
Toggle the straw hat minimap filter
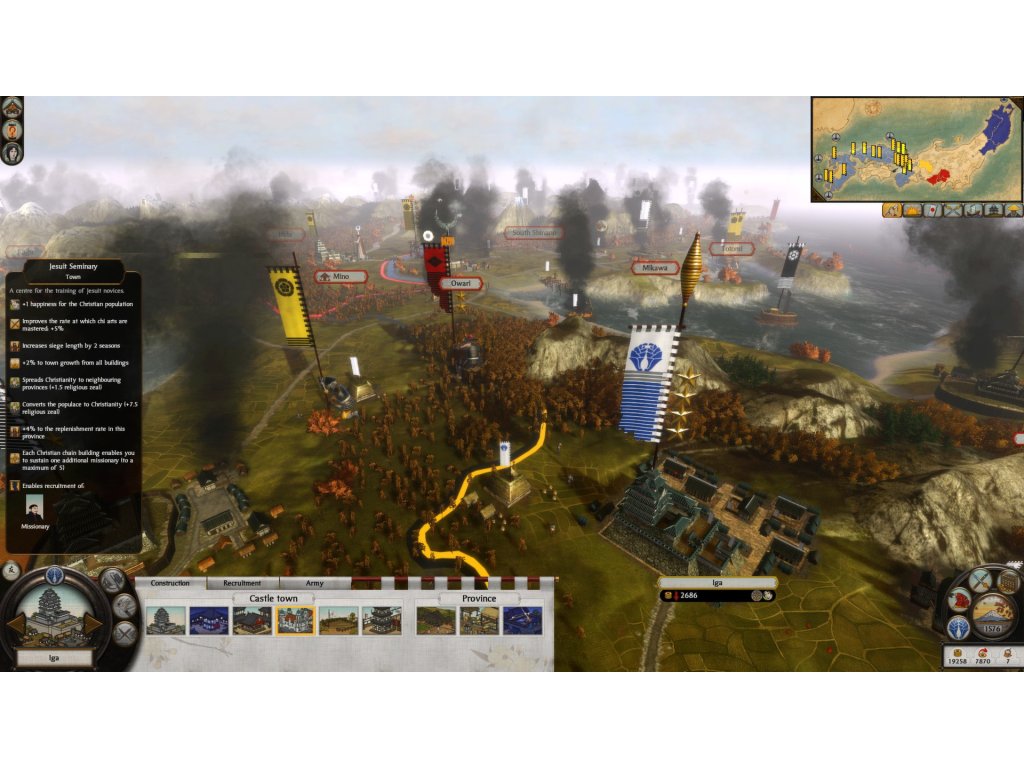(x=1014, y=210)
